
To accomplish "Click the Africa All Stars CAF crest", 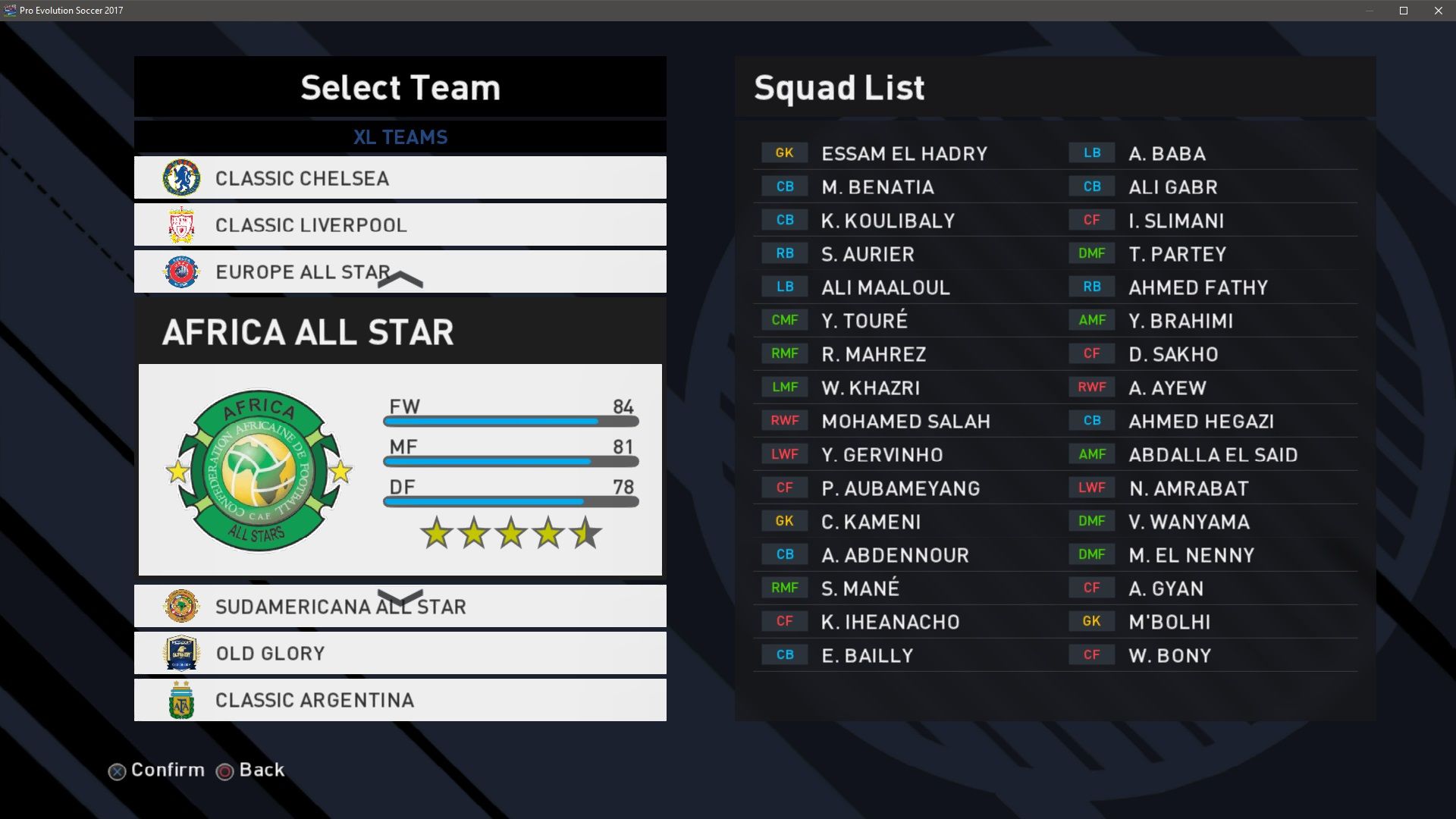I will [259, 470].
